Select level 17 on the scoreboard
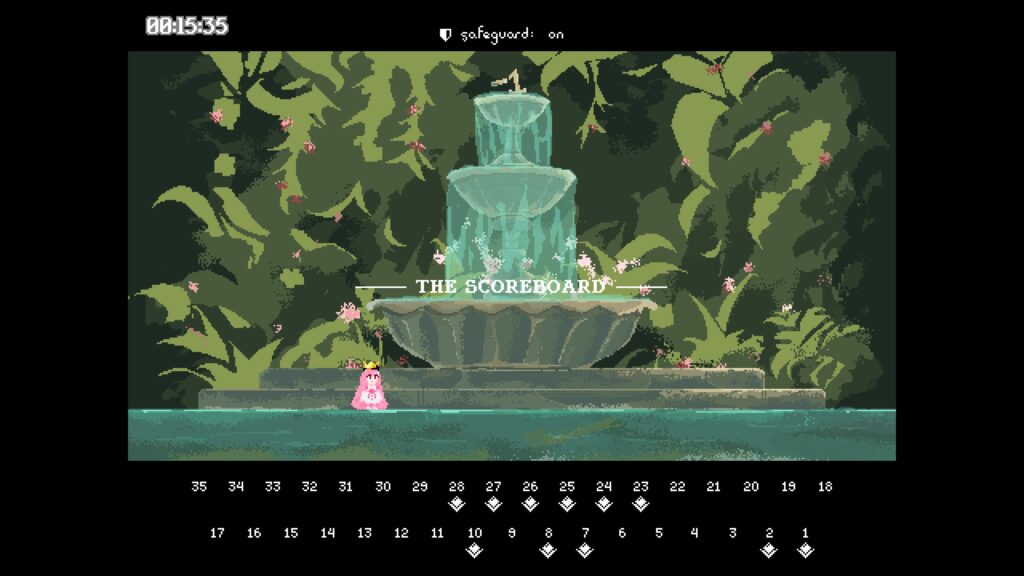 [217, 533]
